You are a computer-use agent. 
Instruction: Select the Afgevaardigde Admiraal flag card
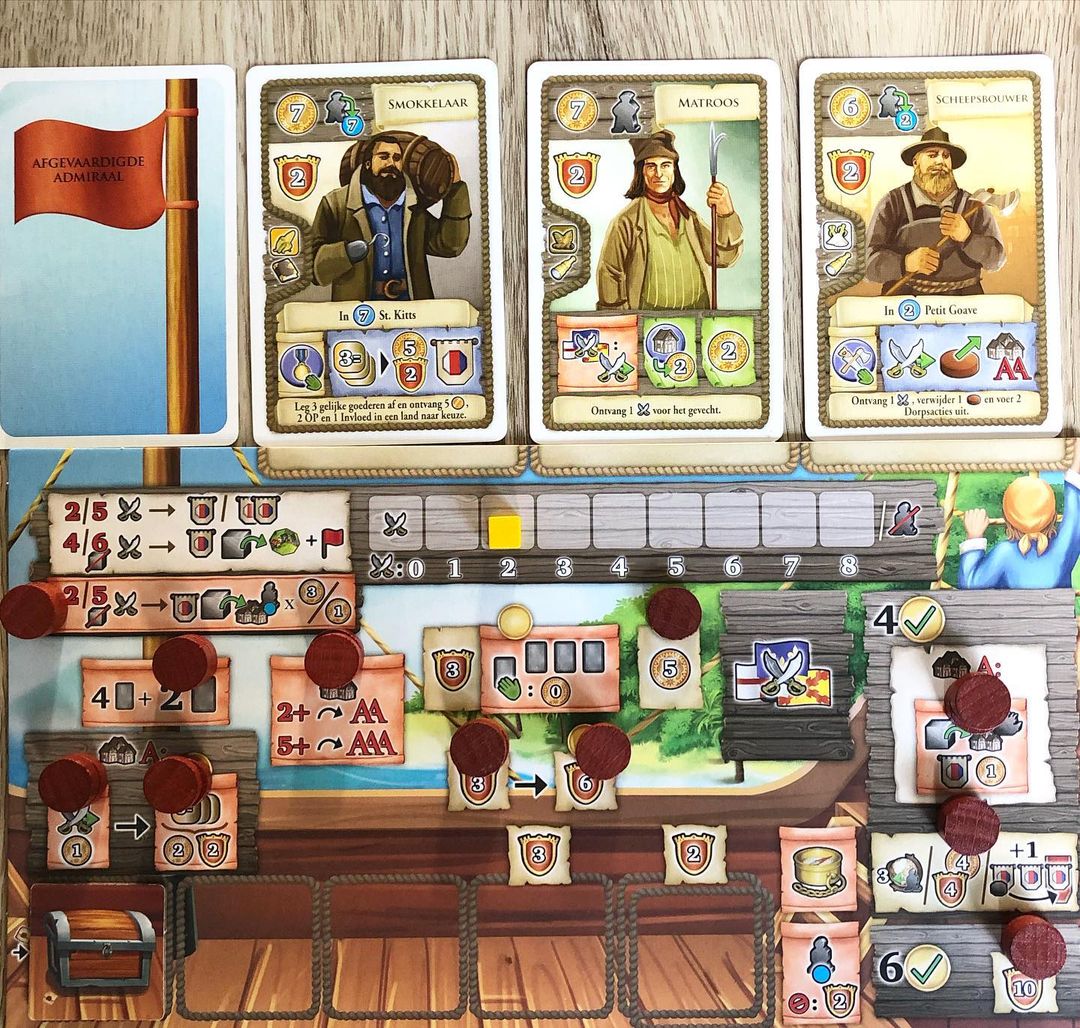pyautogui.click(x=118, y=255)
